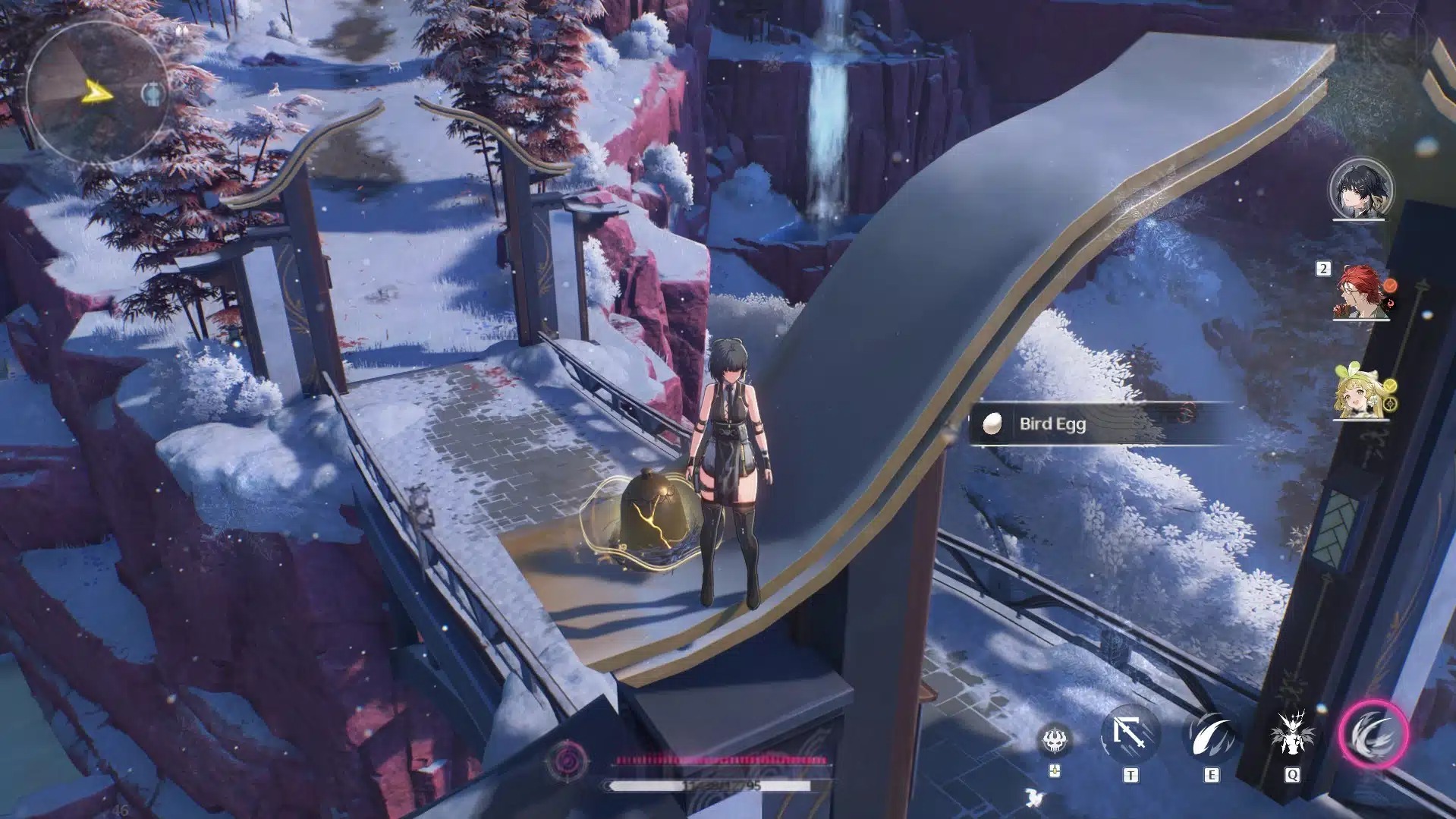This screenshot has height=819, width=1456.
Task: Switch to the red-haired character portrait
Action: 1360,291
